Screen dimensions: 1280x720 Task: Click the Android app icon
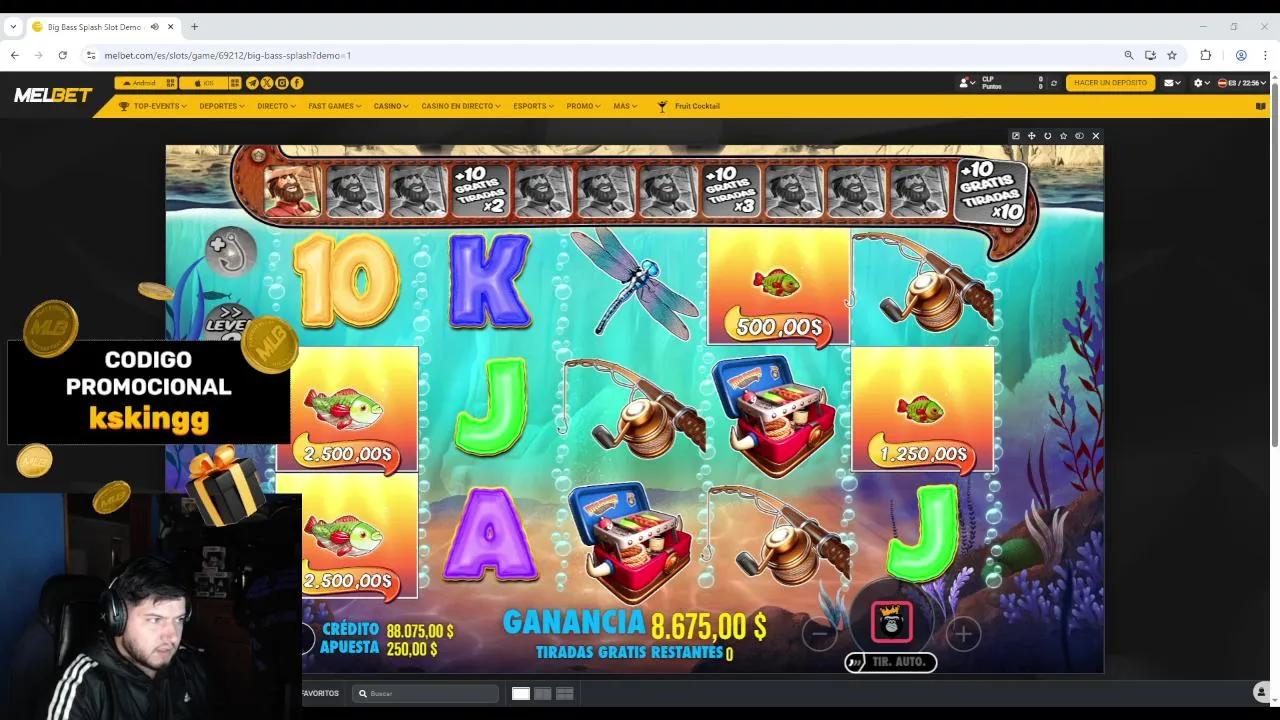click(x=140, y=83)
